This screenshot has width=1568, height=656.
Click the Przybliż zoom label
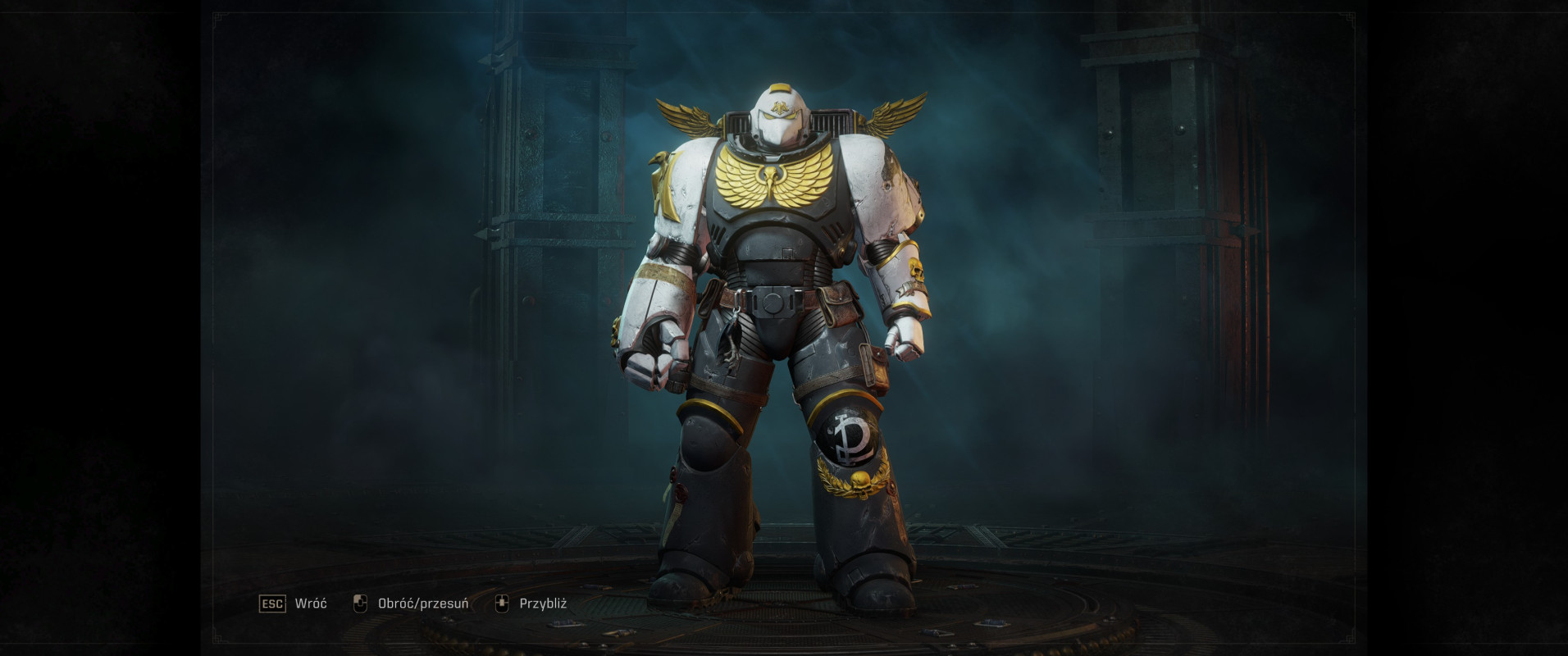click(545, 604)
